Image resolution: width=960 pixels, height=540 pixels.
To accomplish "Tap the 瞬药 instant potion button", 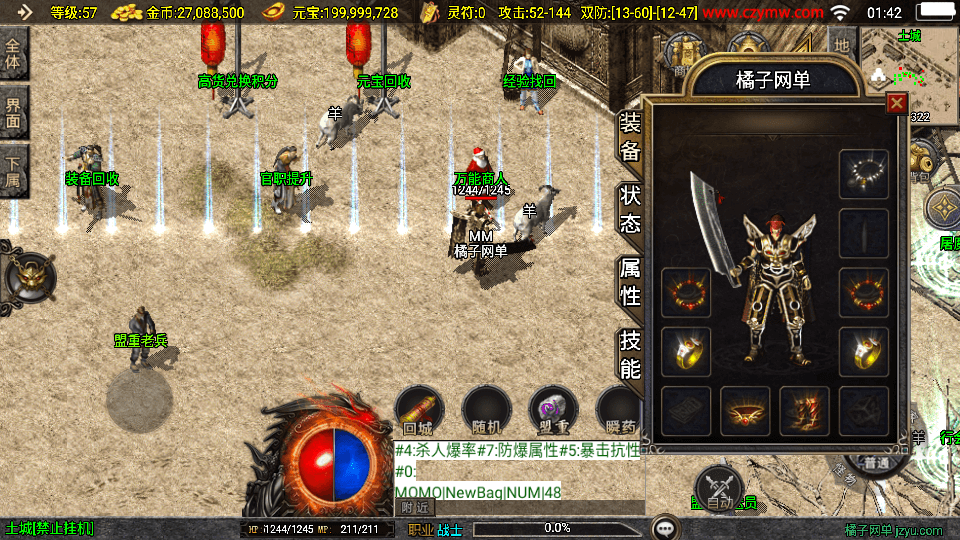I will coord(620,410).
